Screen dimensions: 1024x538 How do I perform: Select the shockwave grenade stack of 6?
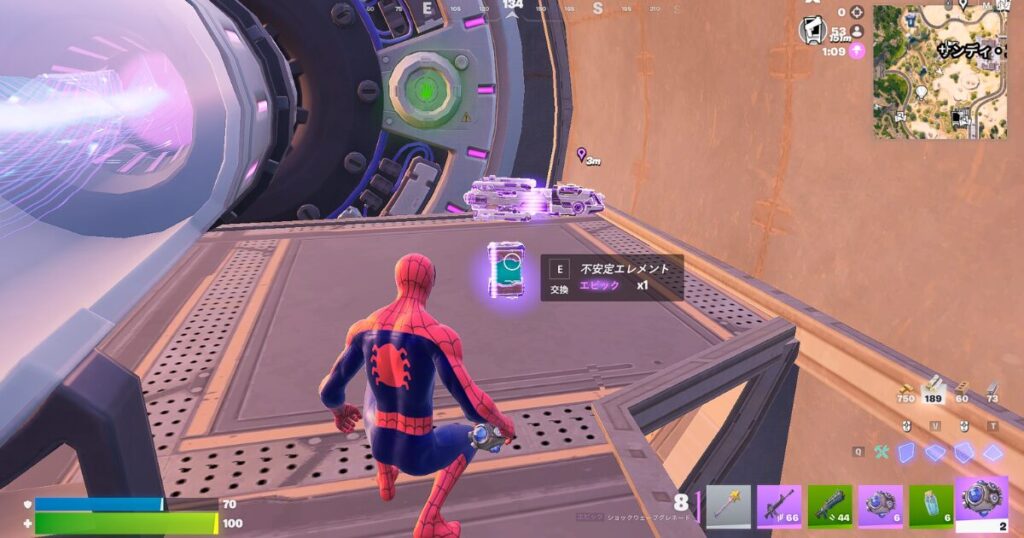coord(881,506)
